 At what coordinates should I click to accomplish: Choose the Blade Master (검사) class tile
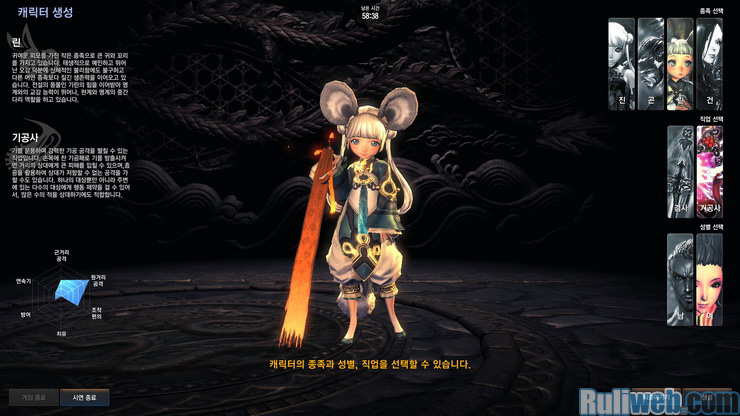click(x=680, y=171)
